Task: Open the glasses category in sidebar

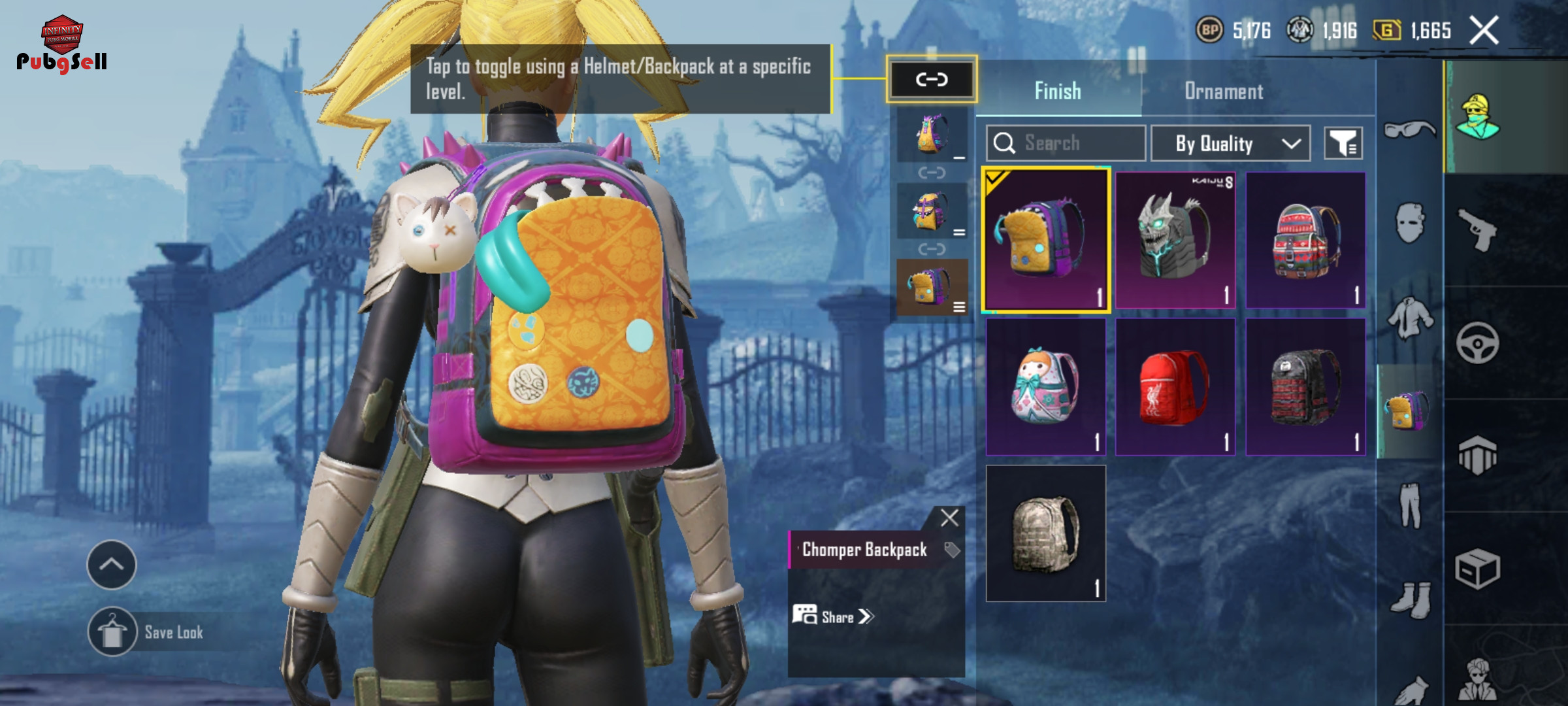Action: 1409,129
